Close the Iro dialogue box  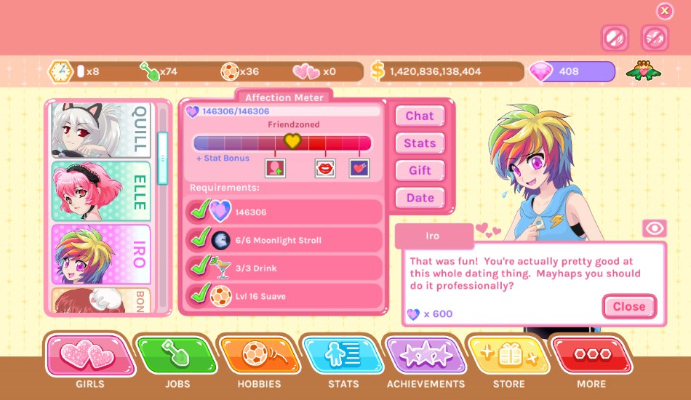point(628,306)
